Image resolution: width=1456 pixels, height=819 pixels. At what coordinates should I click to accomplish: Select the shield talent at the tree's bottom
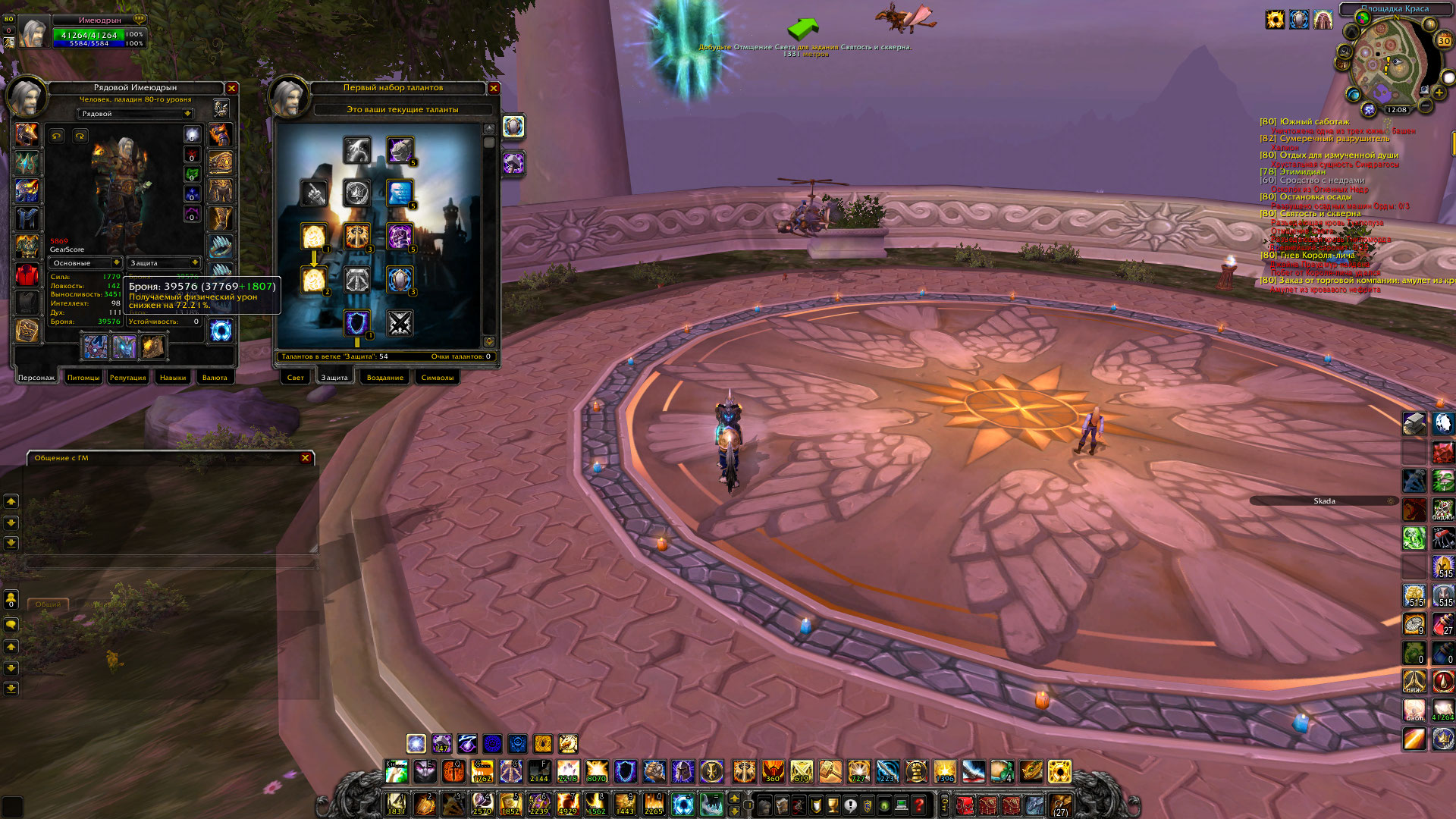pyautogui.click(x=356, y=323)
